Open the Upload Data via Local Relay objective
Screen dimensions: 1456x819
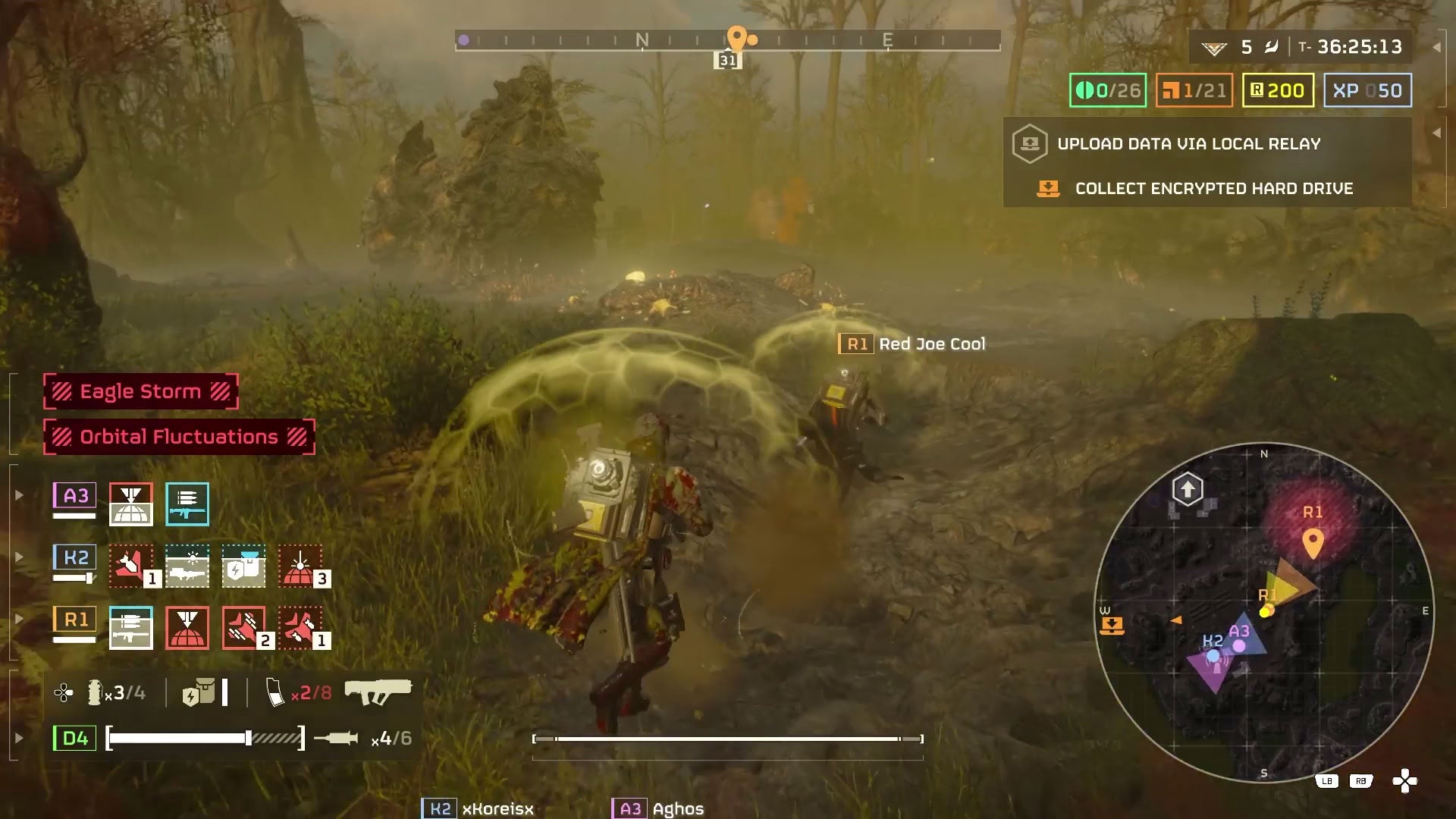point(1188,144)
